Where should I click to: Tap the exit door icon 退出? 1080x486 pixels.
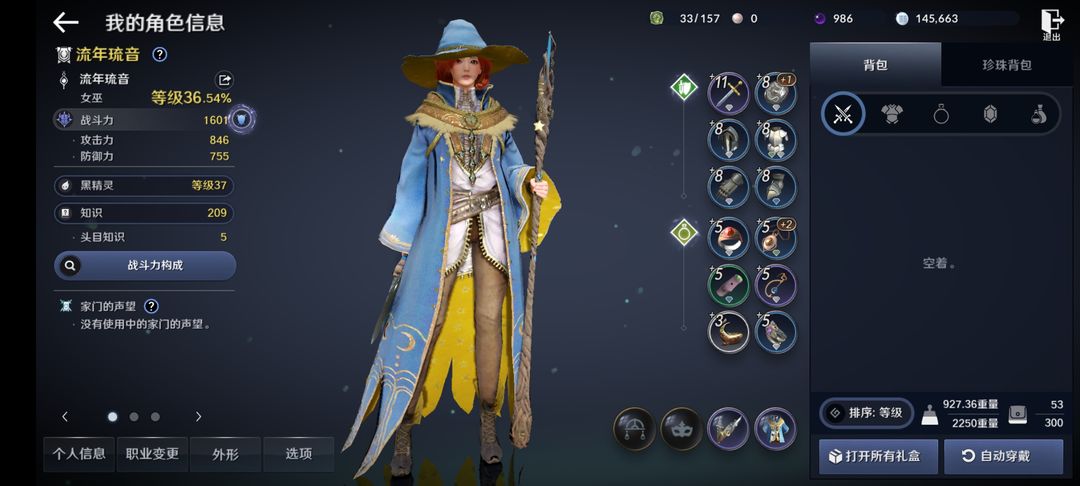coord(1051,23)
